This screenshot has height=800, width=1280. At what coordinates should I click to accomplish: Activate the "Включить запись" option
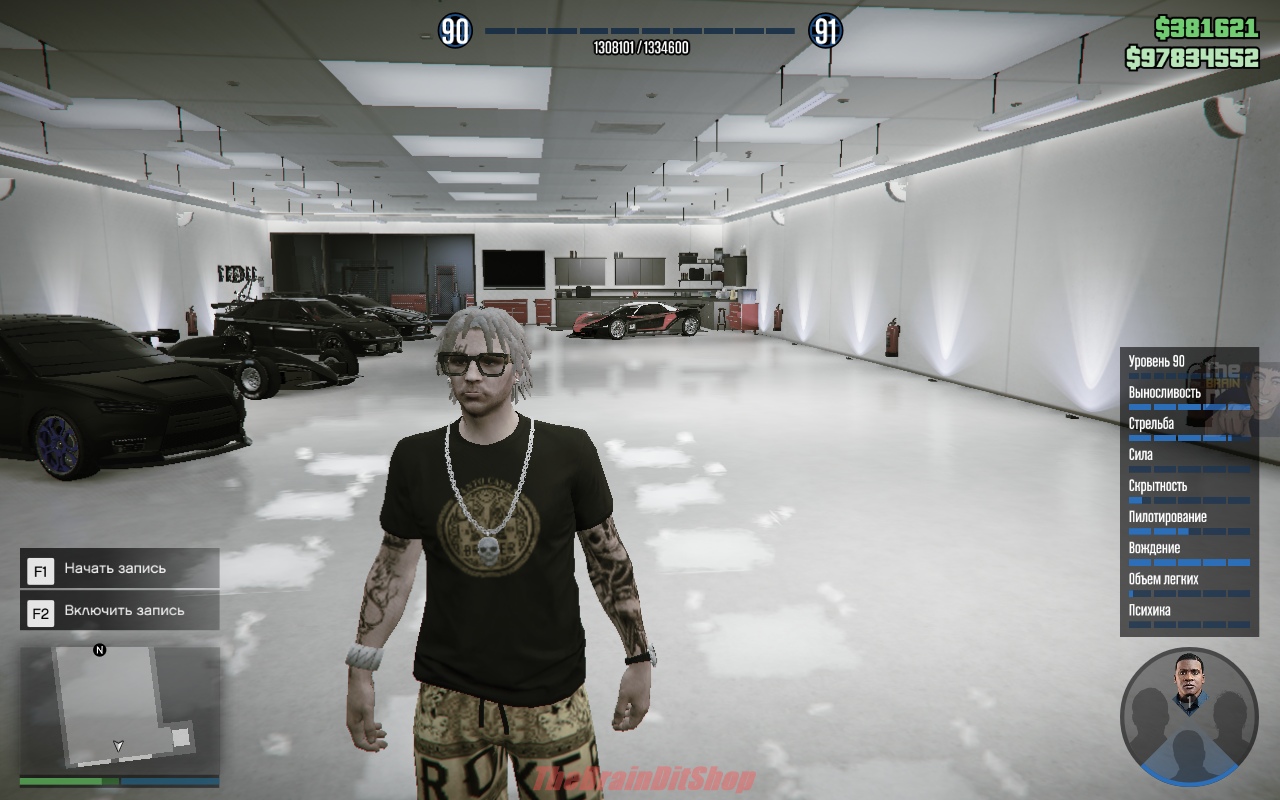(120, 611)
